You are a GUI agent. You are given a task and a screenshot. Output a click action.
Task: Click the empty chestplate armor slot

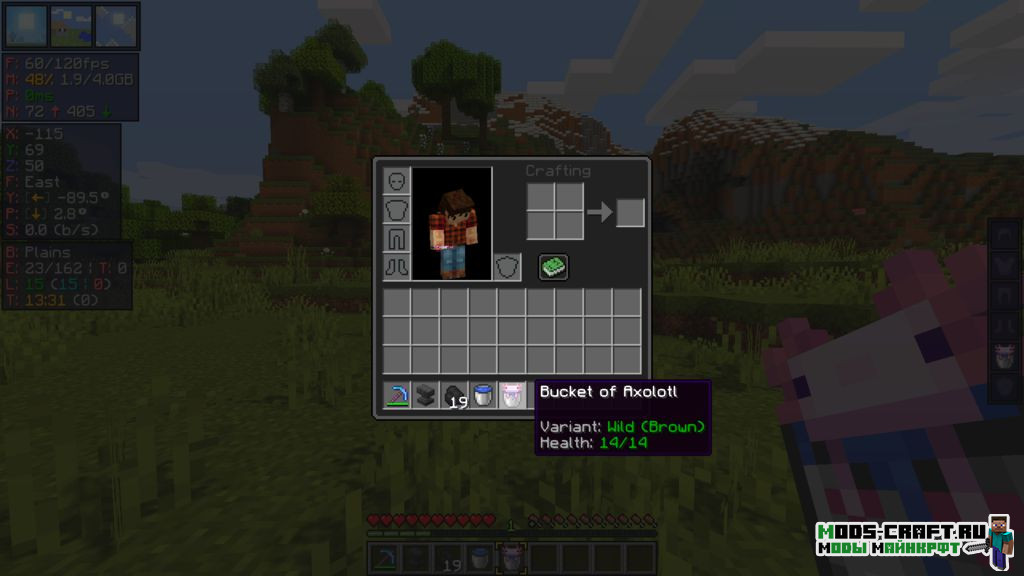pos(397,210)
